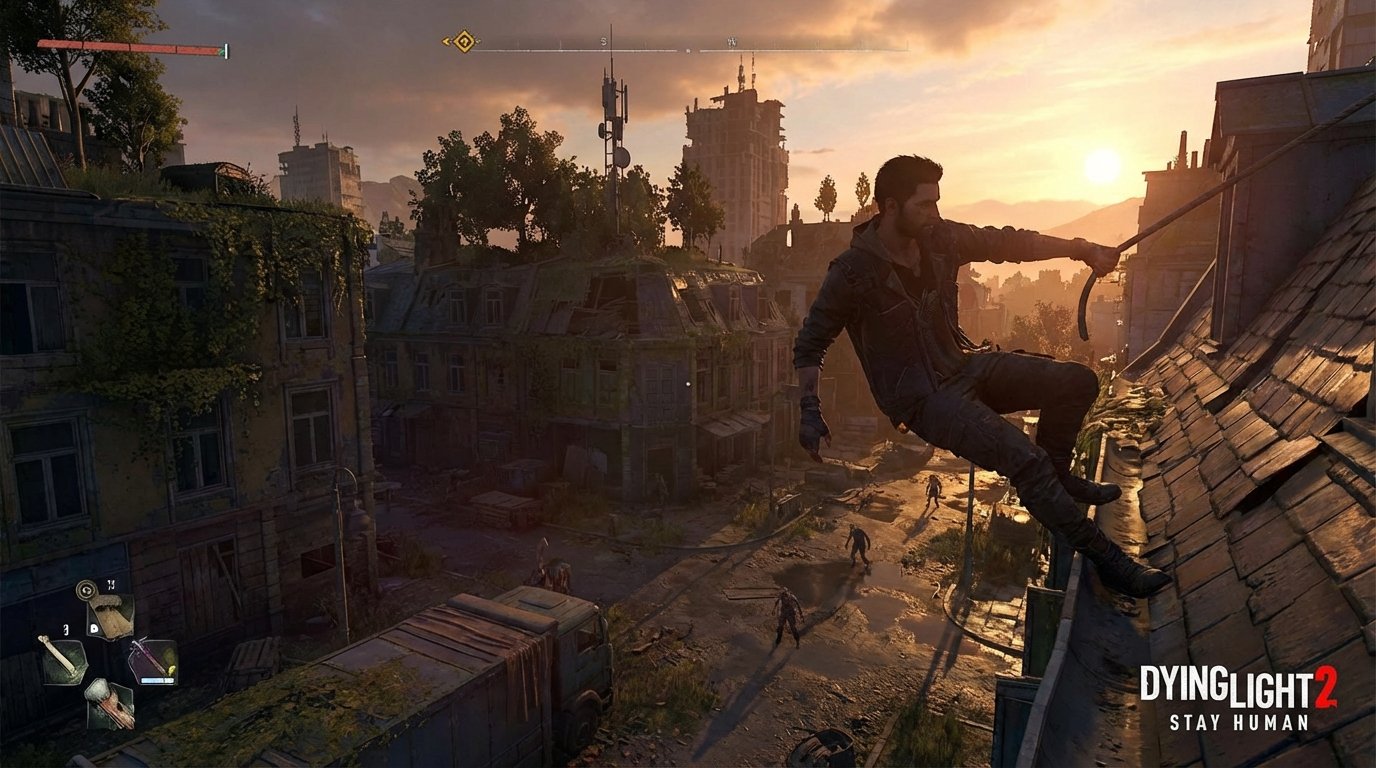The image size is (1376, 768).
Task: Click the left arrow beside the quest marker
Action: click(x=446, y=41)
